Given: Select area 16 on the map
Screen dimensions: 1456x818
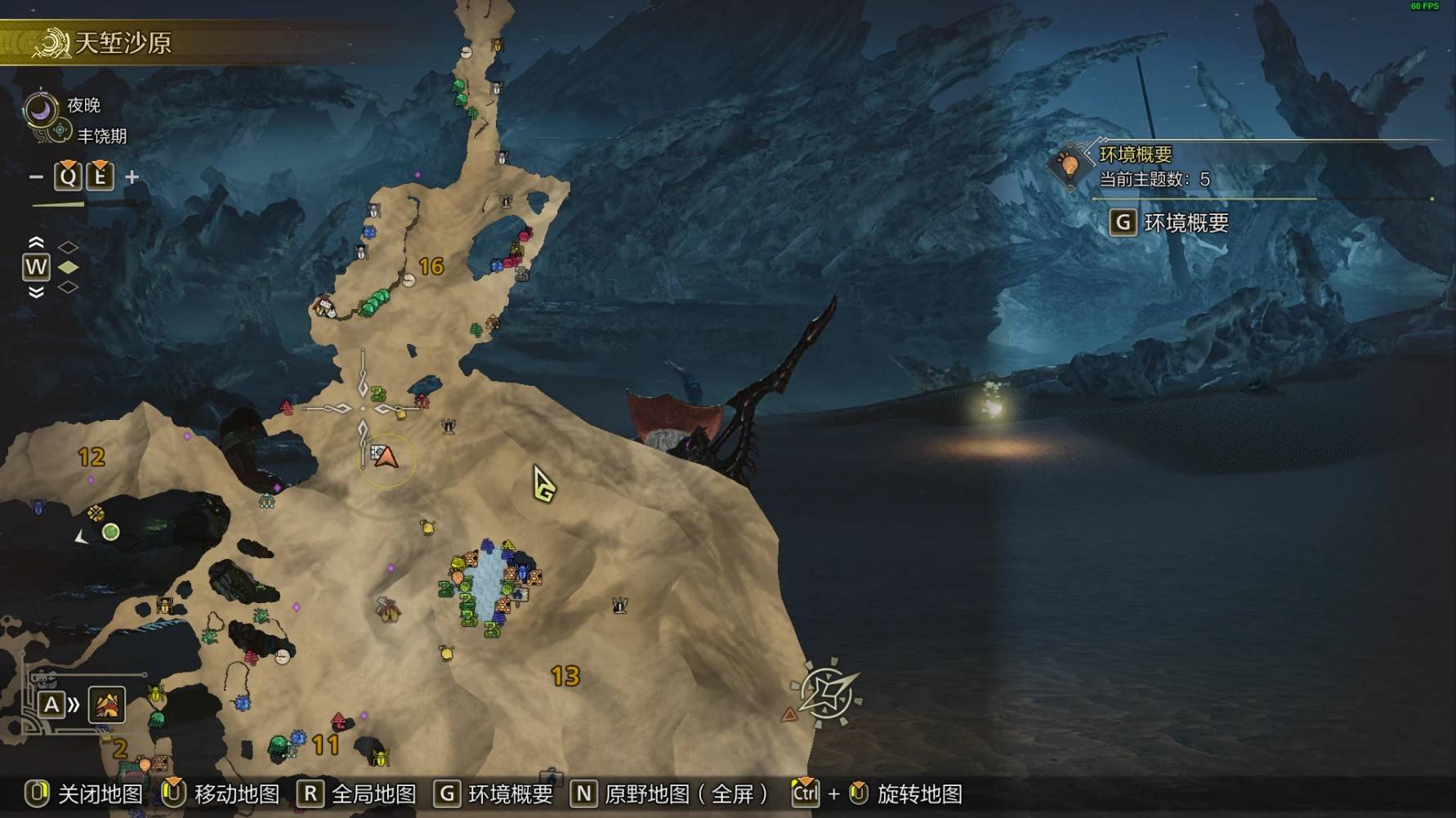Looking at the screenshot, I should coord(431,266).
